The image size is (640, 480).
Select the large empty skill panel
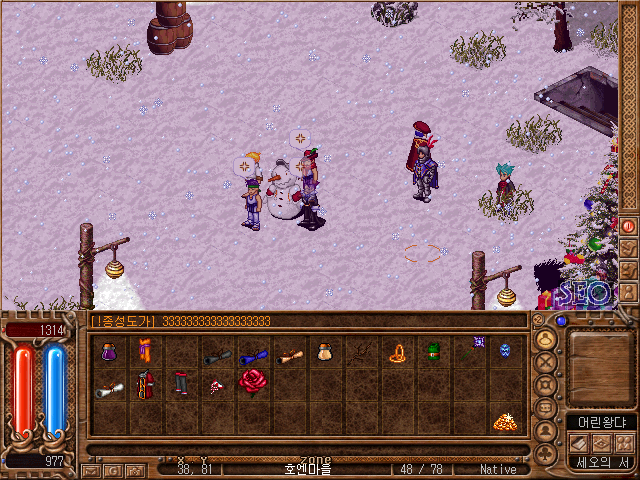(600, 365)
